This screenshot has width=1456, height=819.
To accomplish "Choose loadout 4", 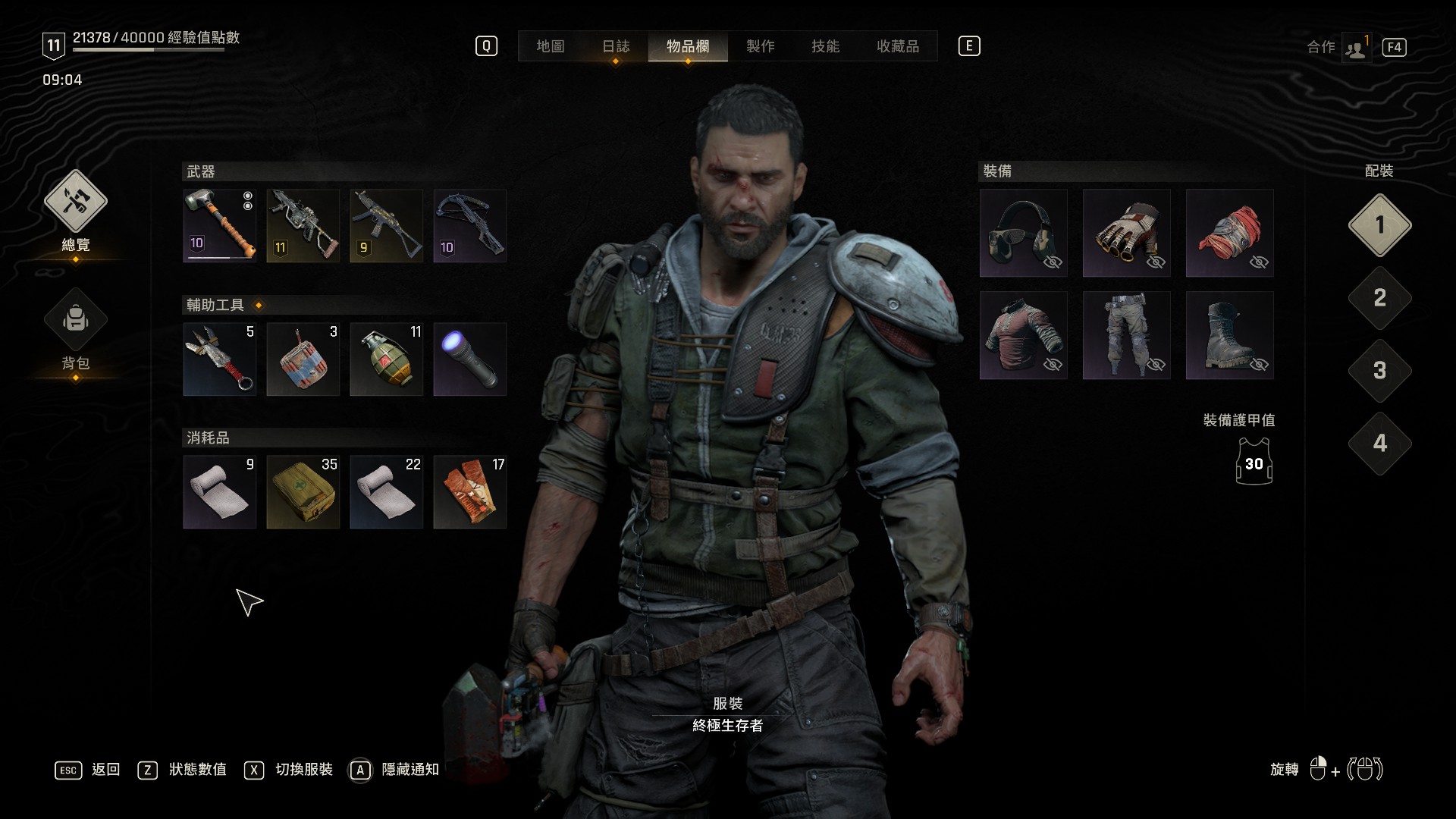I will (1379, 444).
